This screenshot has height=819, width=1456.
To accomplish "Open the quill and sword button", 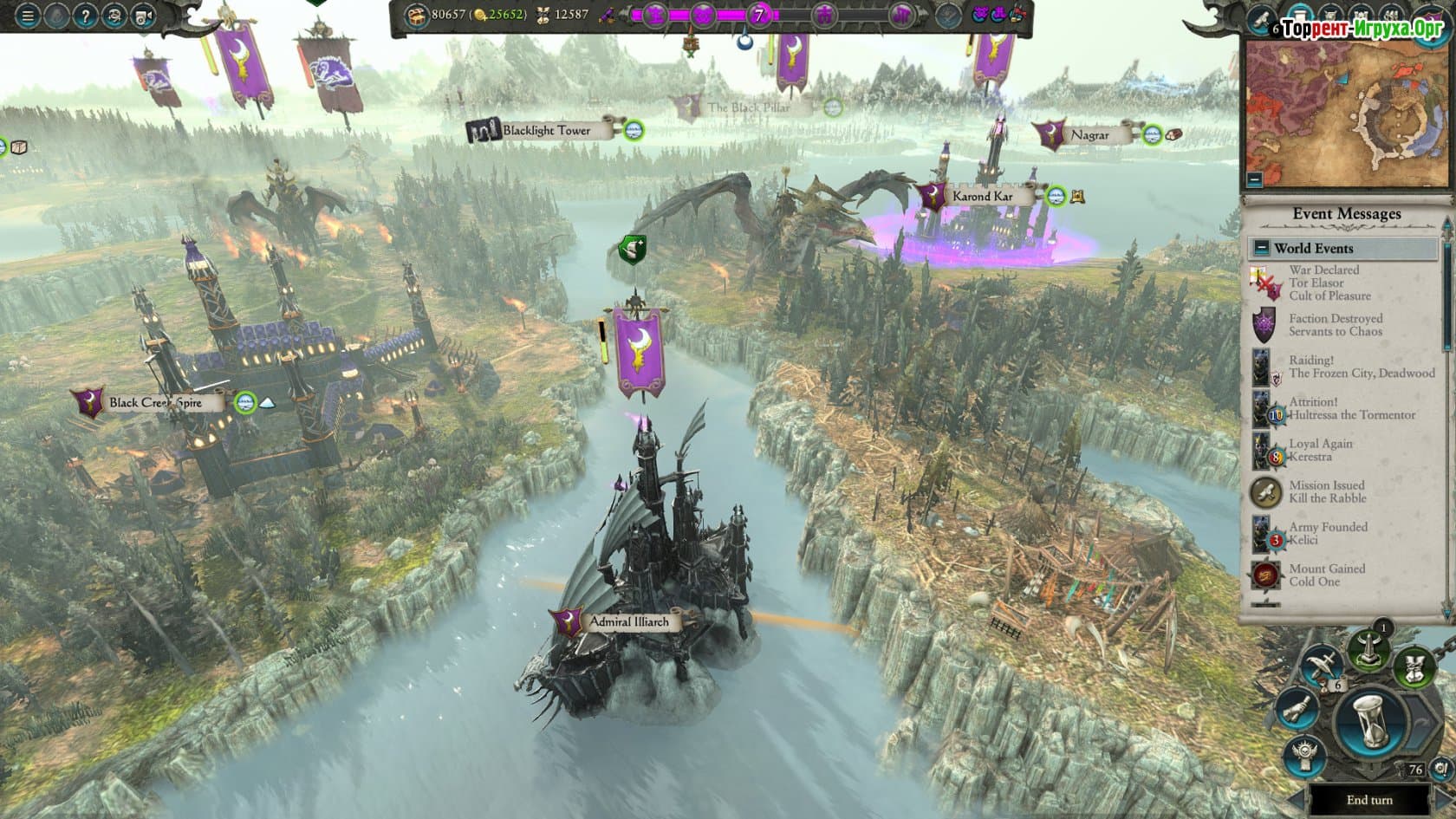I will pyautogui.click(x=1323, y=666).
